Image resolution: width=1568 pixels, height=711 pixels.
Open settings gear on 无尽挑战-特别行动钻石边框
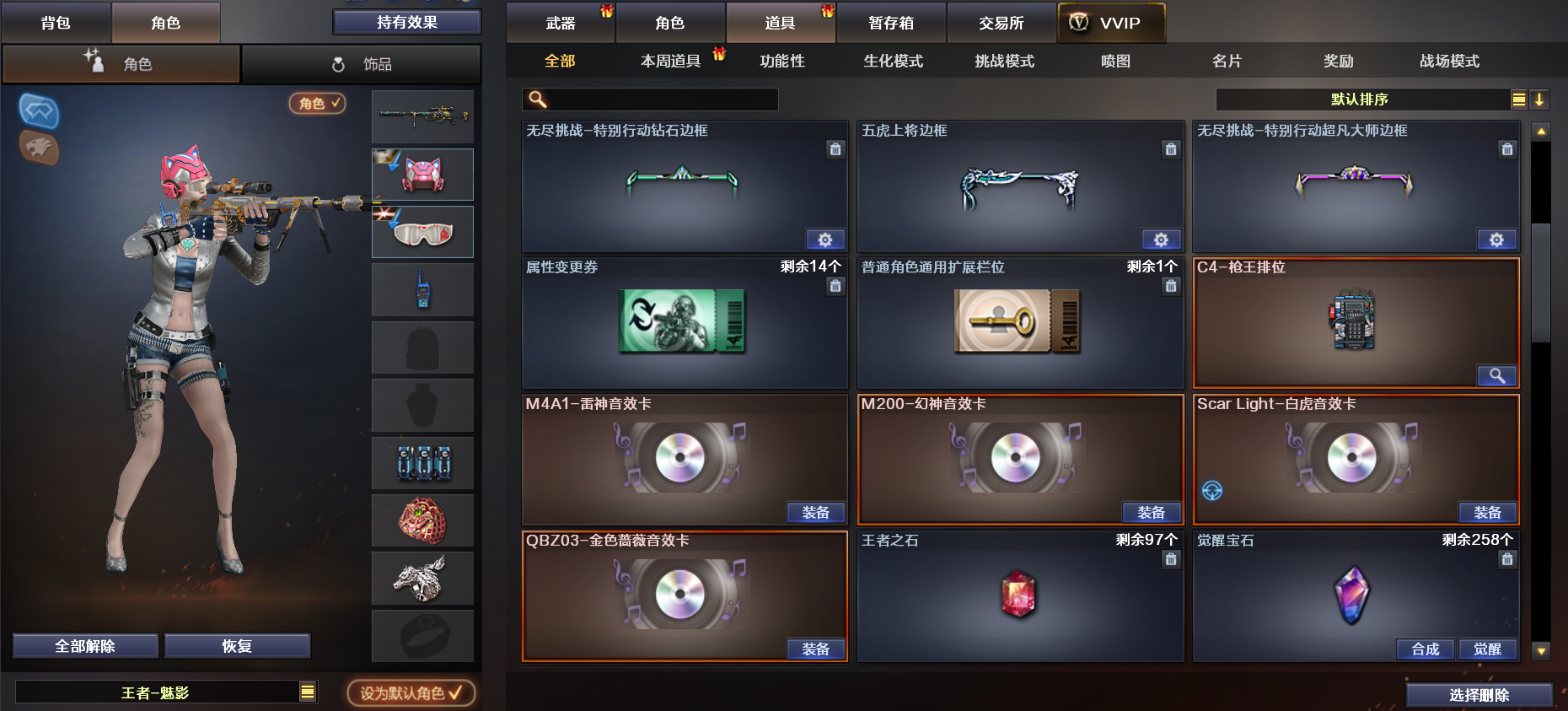click(825, 240)
